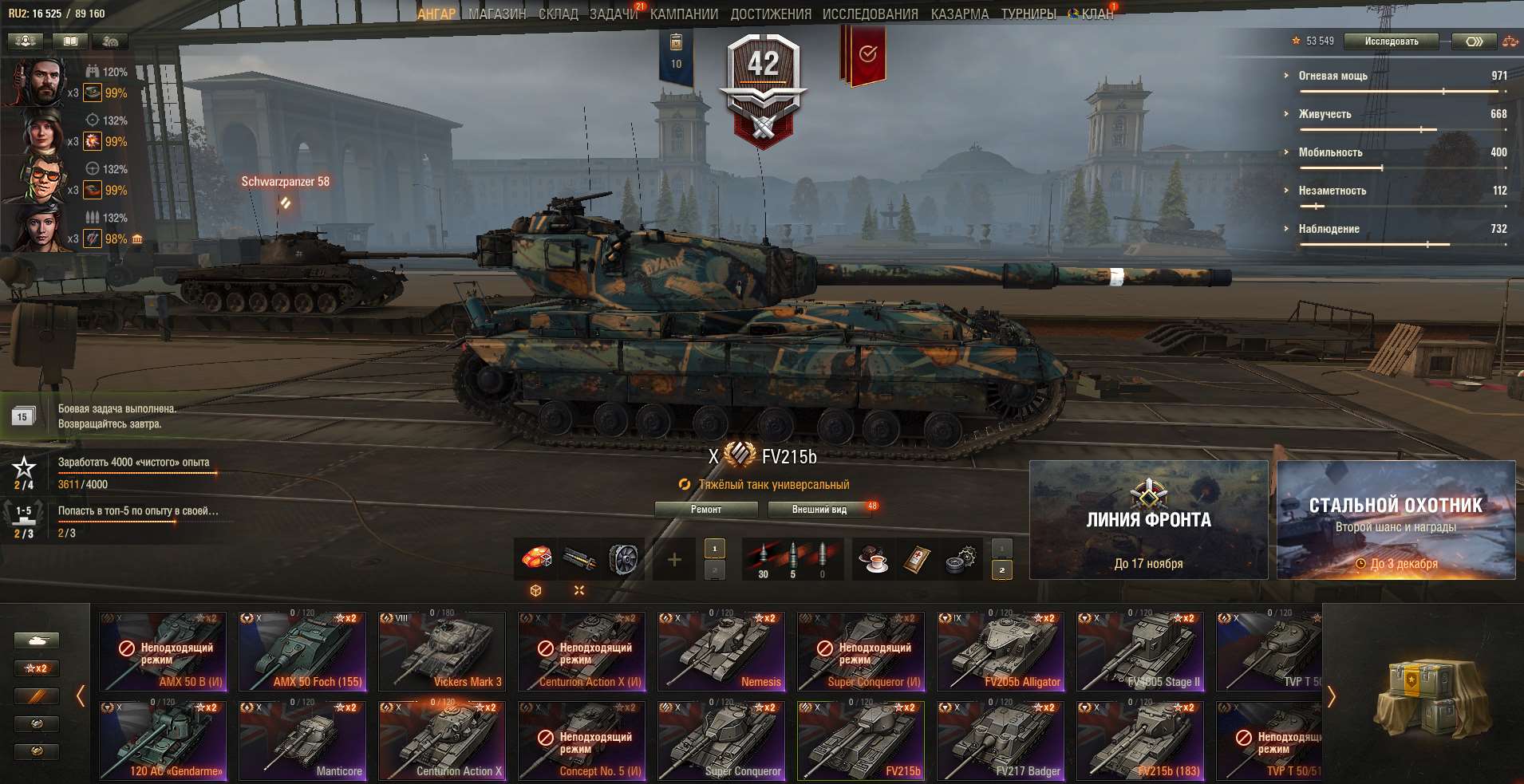
Task: Select the FV215b tank in the carousel
Action: coord(862,740)
